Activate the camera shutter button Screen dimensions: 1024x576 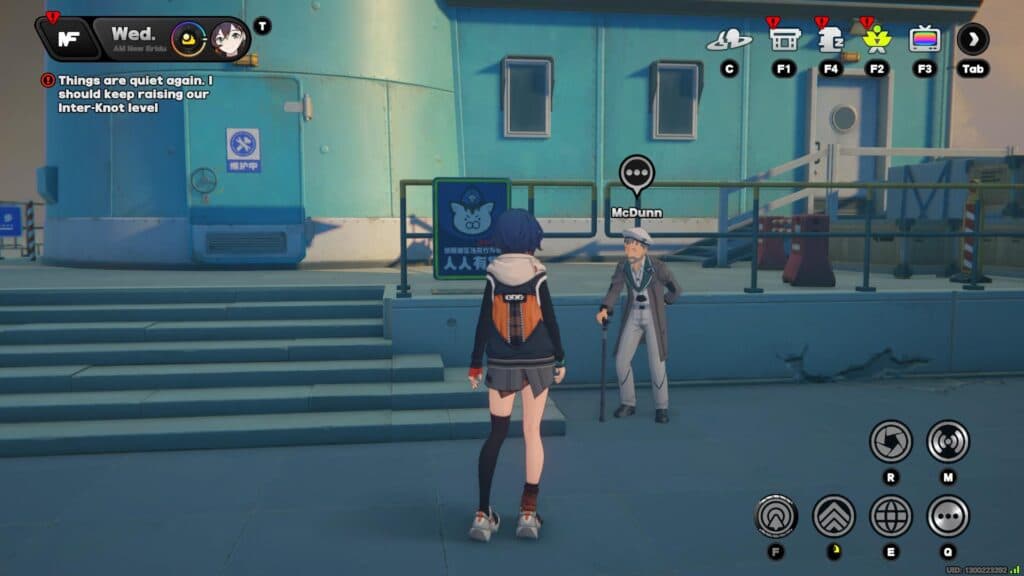[890, 441]
